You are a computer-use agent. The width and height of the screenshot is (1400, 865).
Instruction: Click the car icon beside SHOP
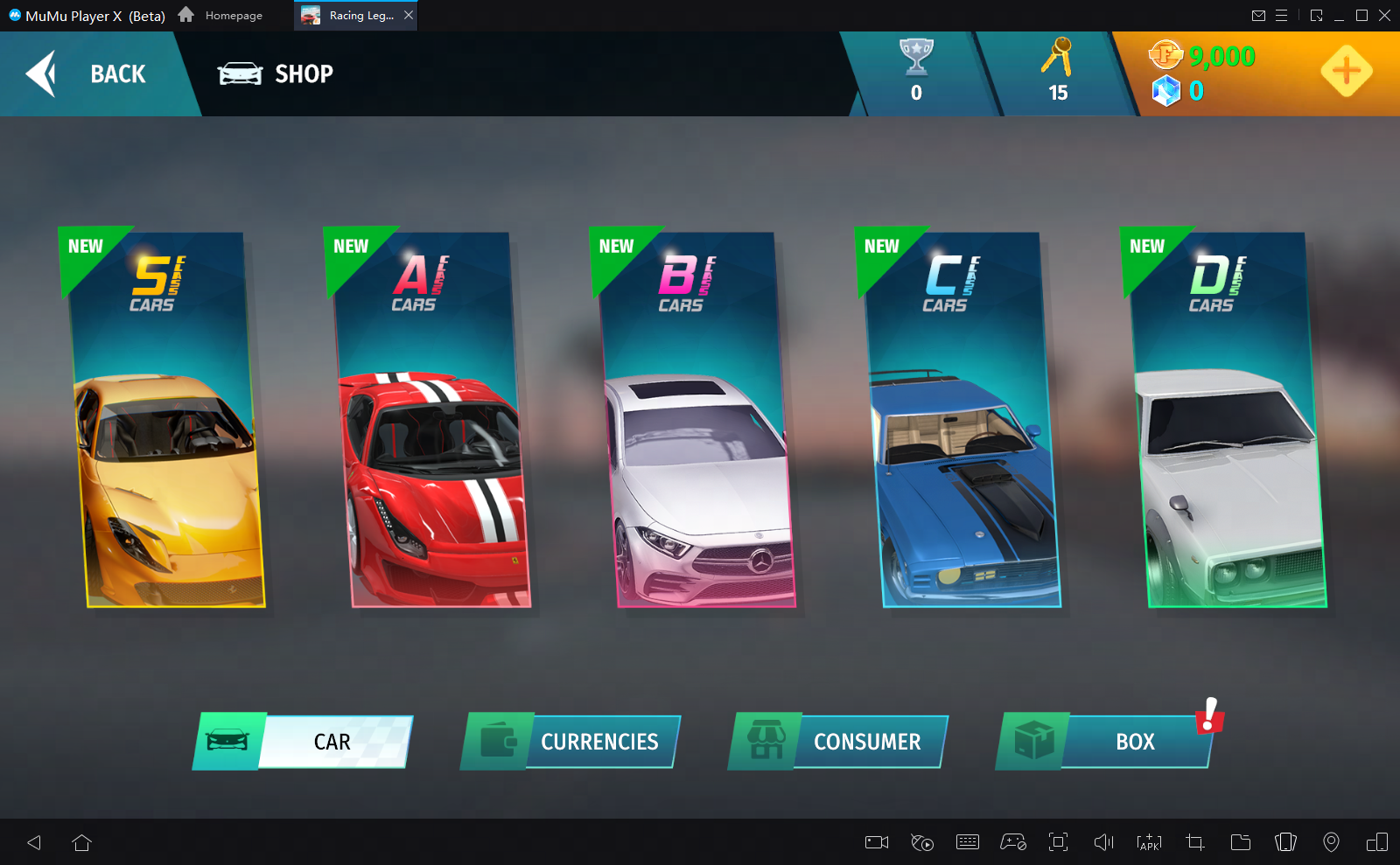(239, 73)
